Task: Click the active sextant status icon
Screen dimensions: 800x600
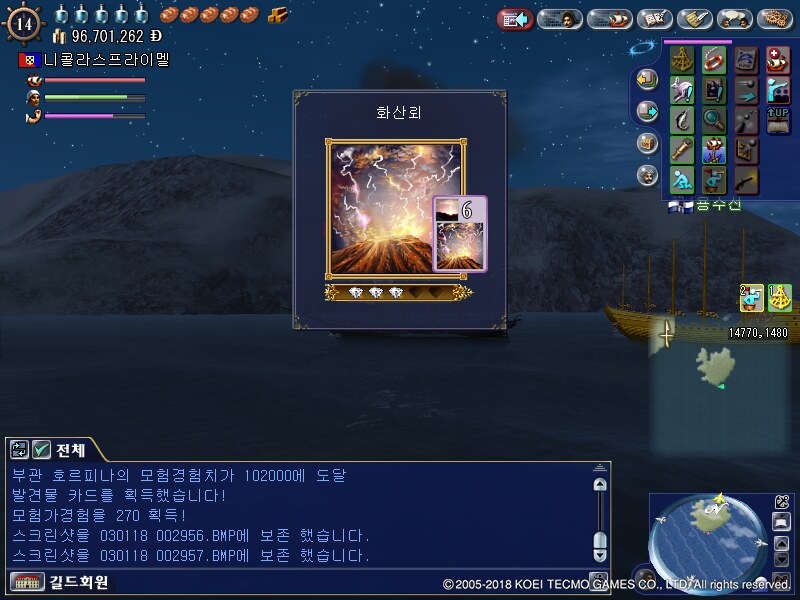Action: 780,297
